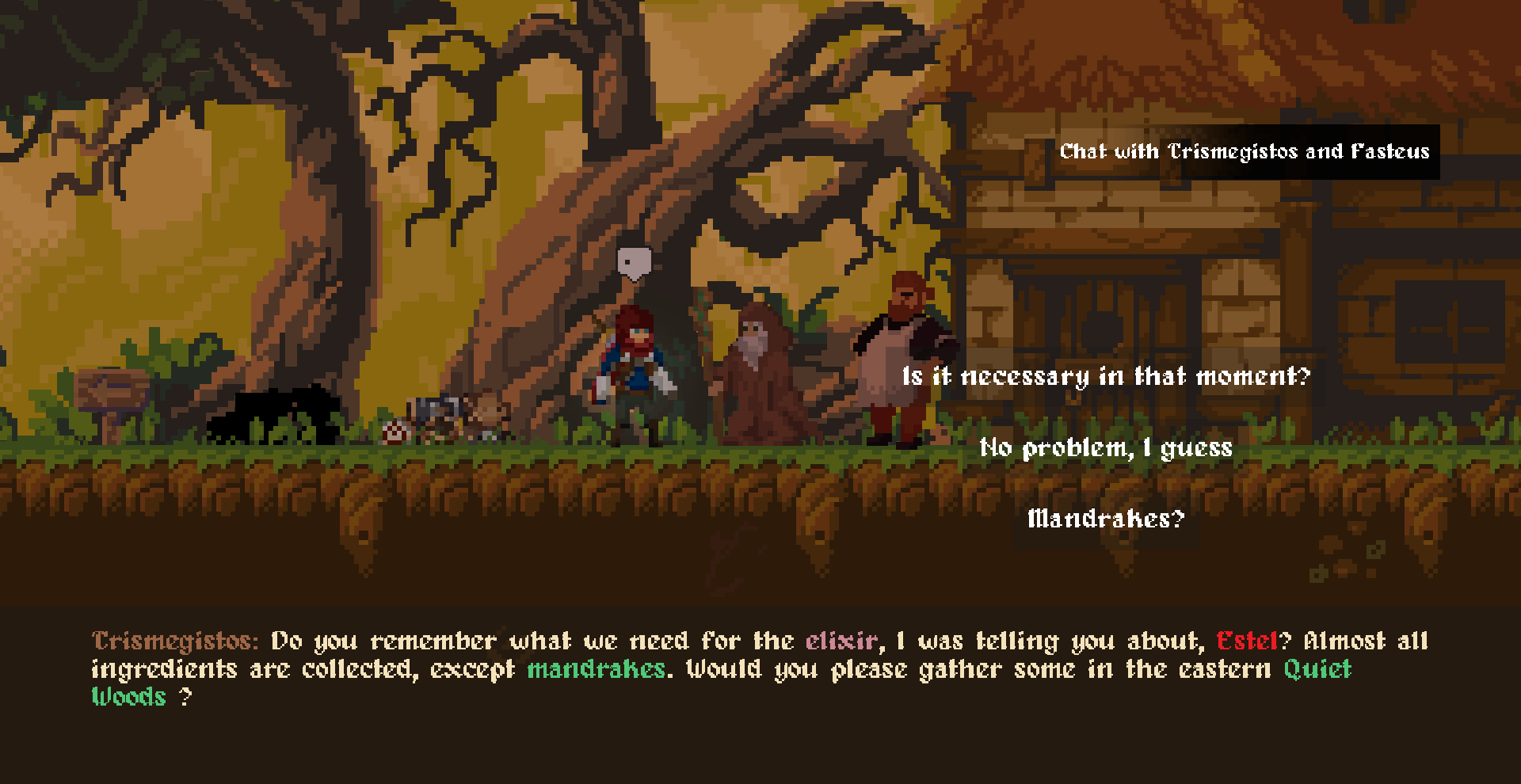Screen dimensions: 1521x784
Task: Select the "No problem, I guess" response
Action: pyautogui.click(x=1106, y=448)
